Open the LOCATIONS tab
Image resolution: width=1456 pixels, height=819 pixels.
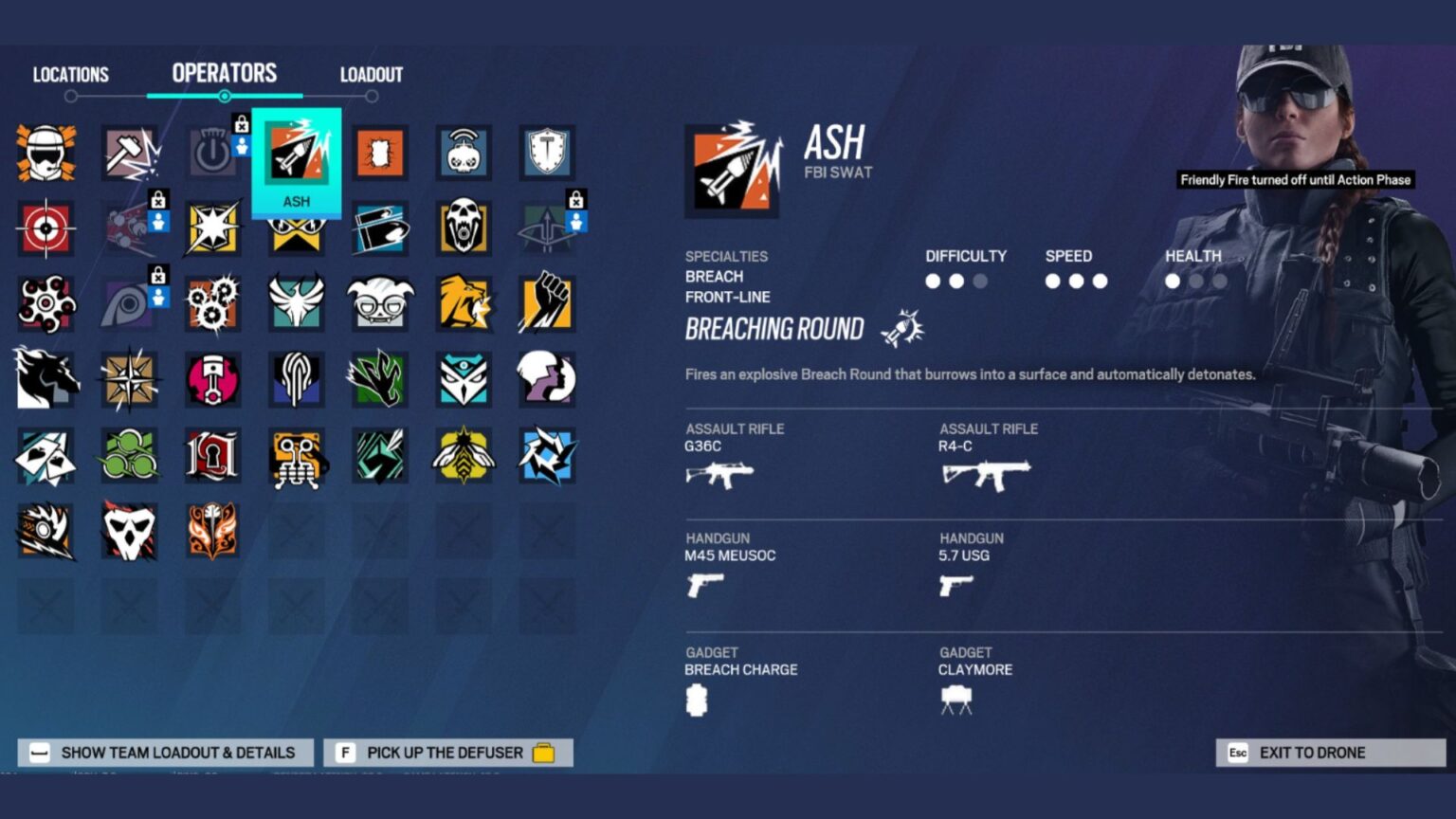tap(71, 74)
